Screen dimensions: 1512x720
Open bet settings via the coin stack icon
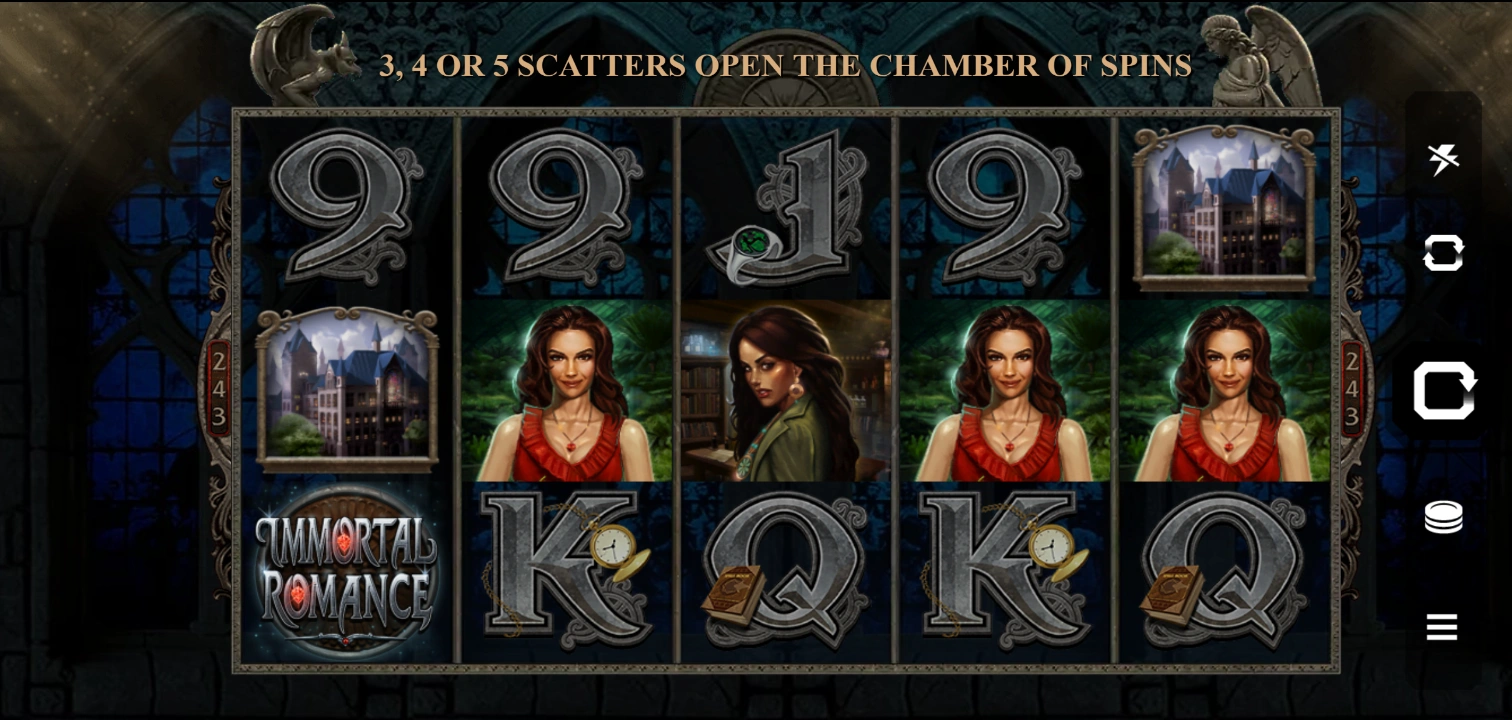click(1443, 517)
